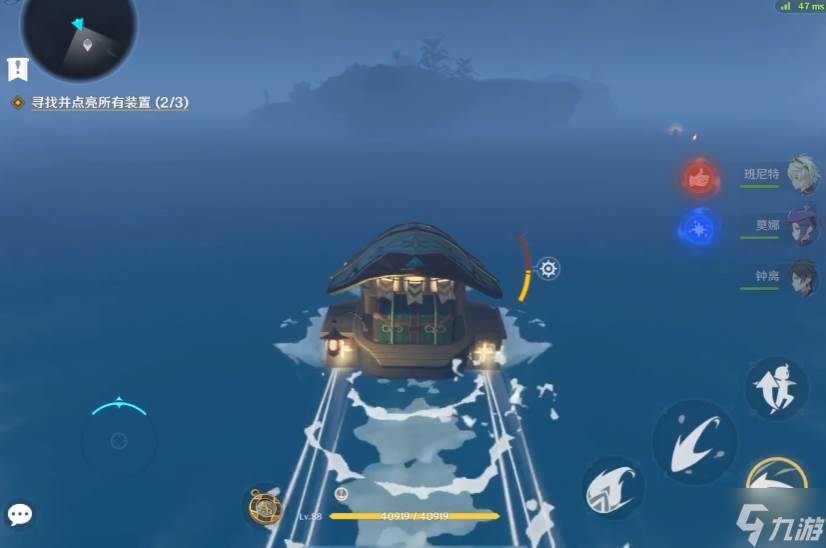
Task: Tap the red thumbs-up skill orb
Action: [x=702, y=178]
